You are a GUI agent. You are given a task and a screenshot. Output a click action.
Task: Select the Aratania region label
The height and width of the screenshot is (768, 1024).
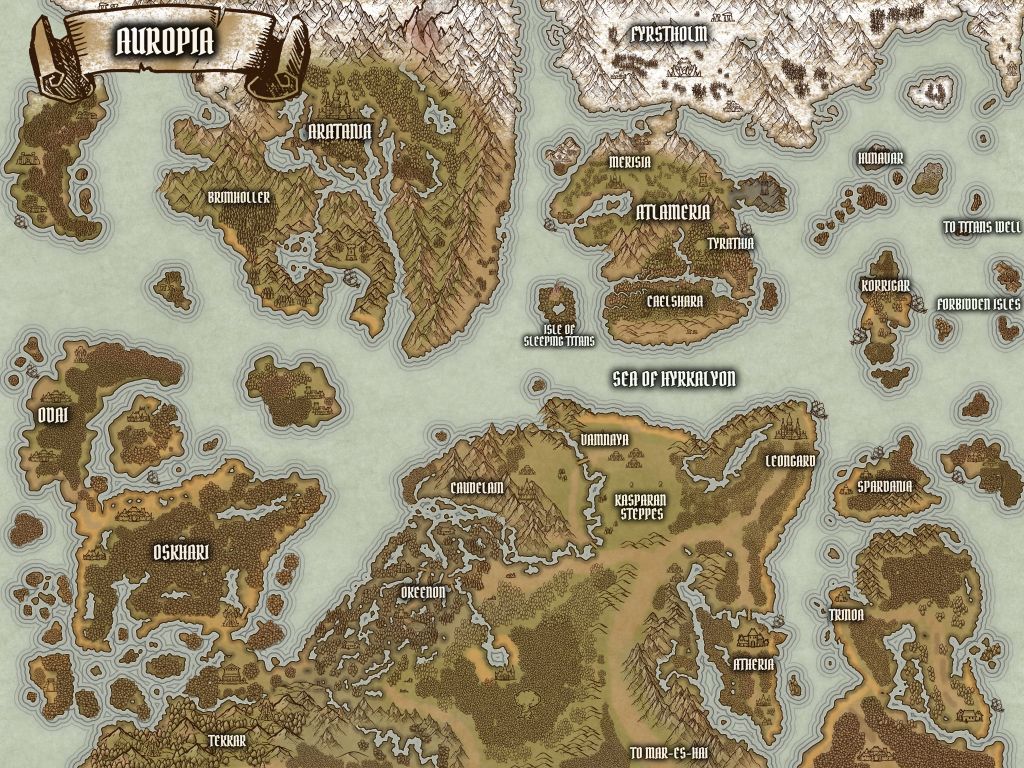(340, 131)
